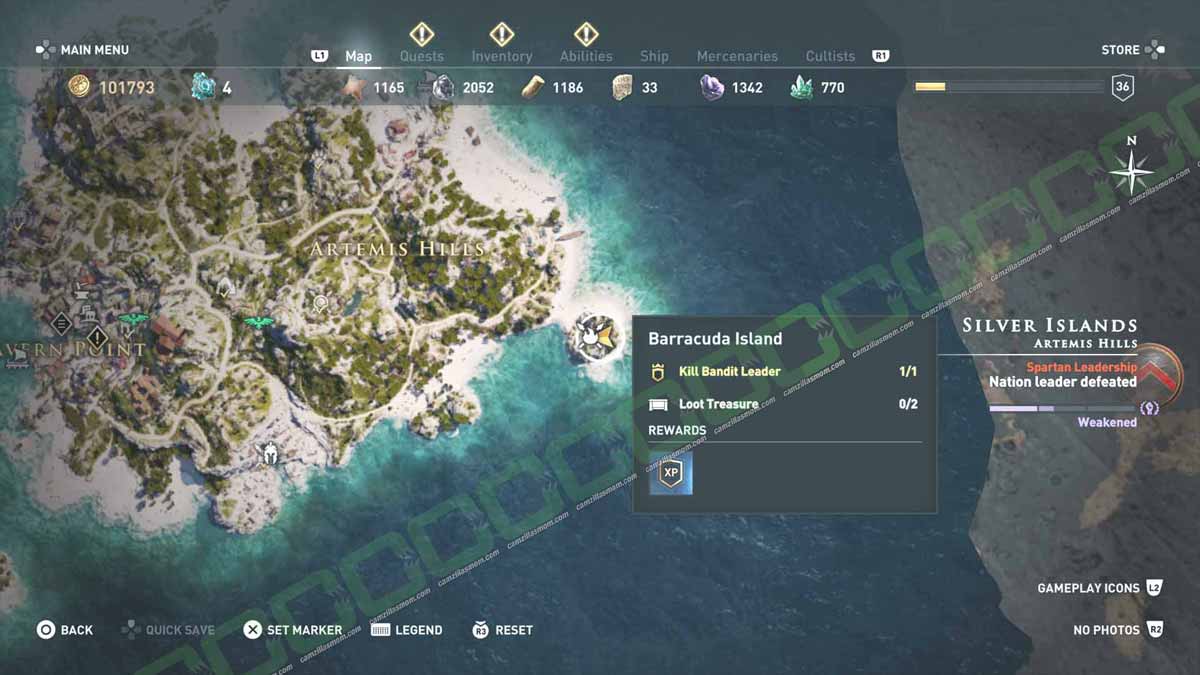Open the Inventory tab
Screen dimensions: 1200x675
(502, 56)
